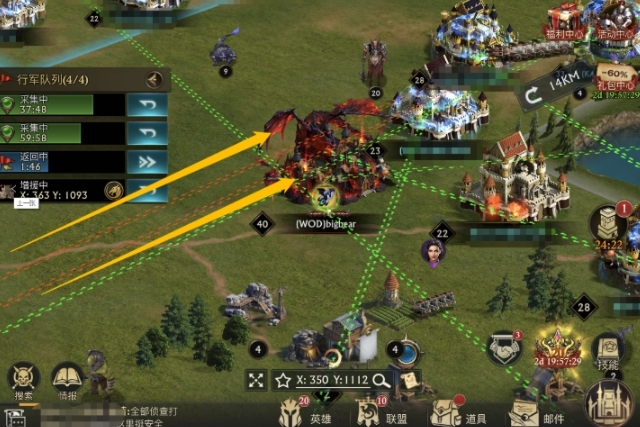Open the Search (搜索) skull button

coord(23,381)
